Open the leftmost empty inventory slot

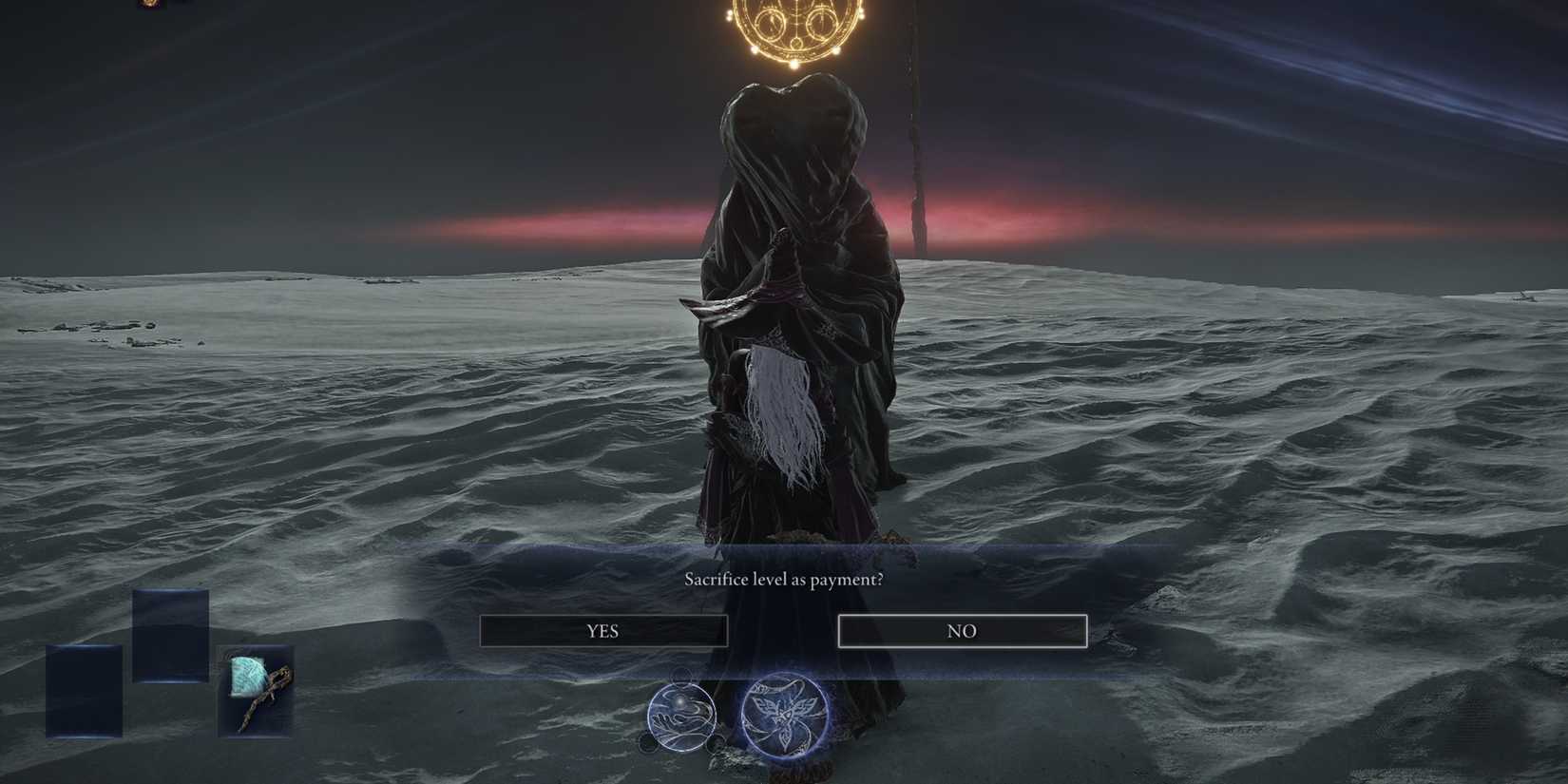(86, 689)
